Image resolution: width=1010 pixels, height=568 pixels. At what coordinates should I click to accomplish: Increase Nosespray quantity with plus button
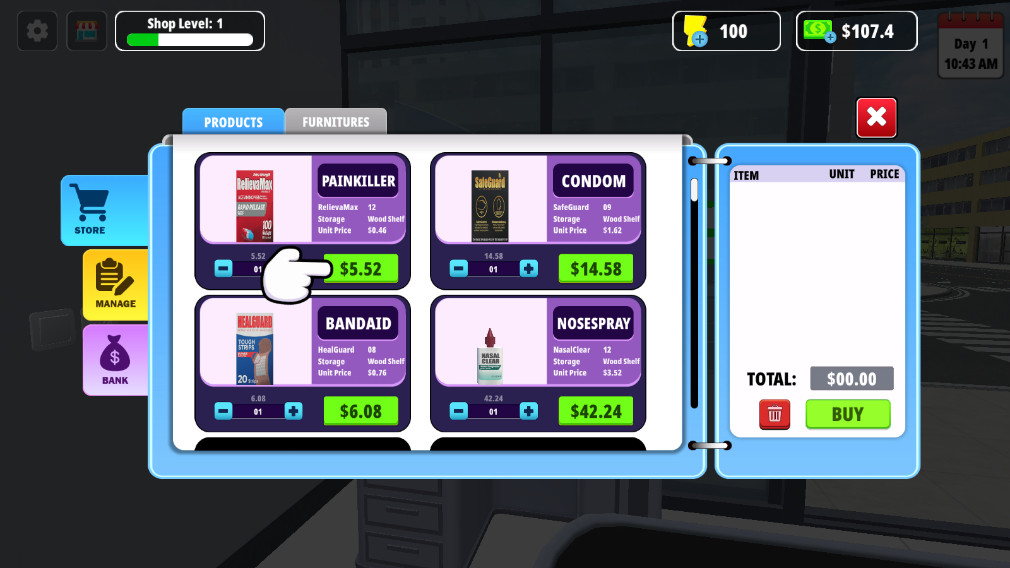528,411
